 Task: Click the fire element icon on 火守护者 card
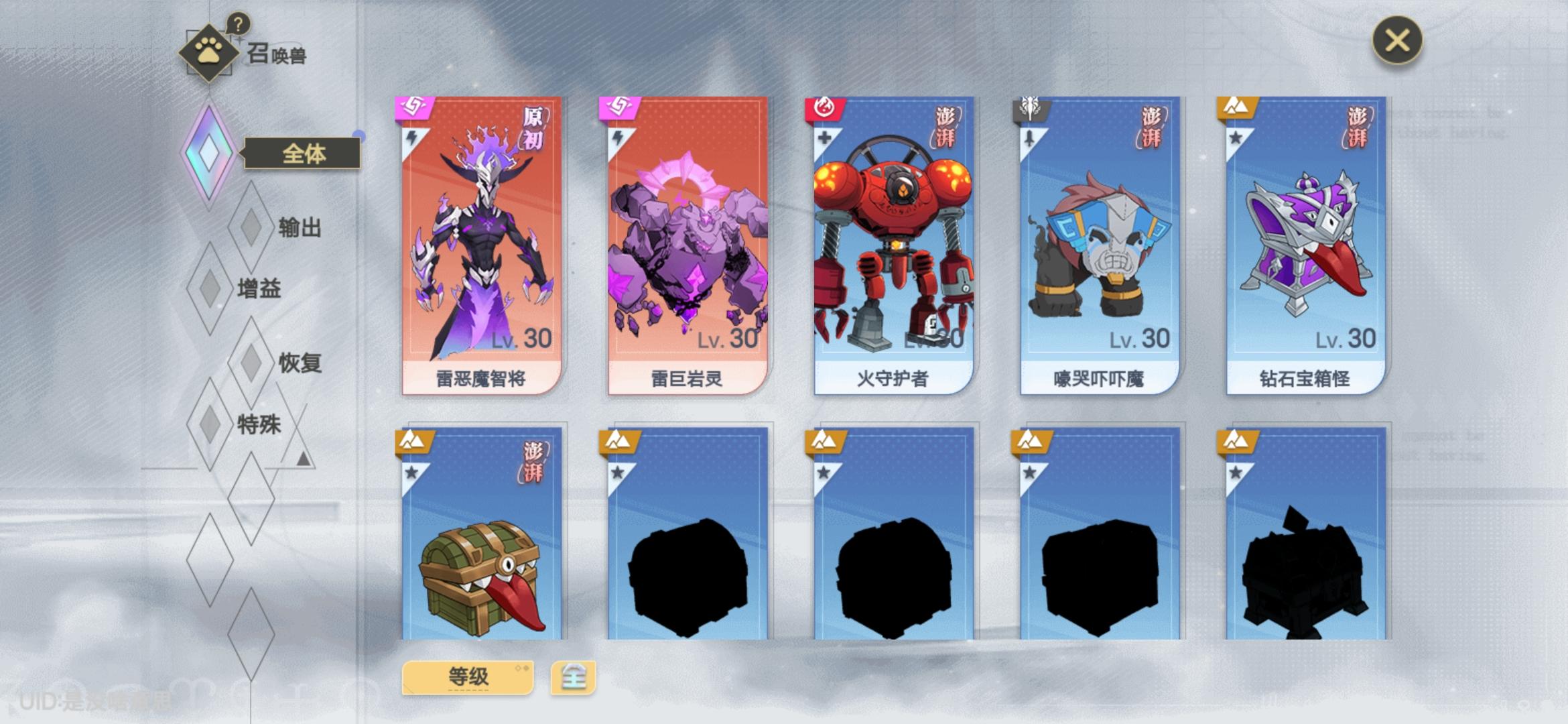(826, 105)
